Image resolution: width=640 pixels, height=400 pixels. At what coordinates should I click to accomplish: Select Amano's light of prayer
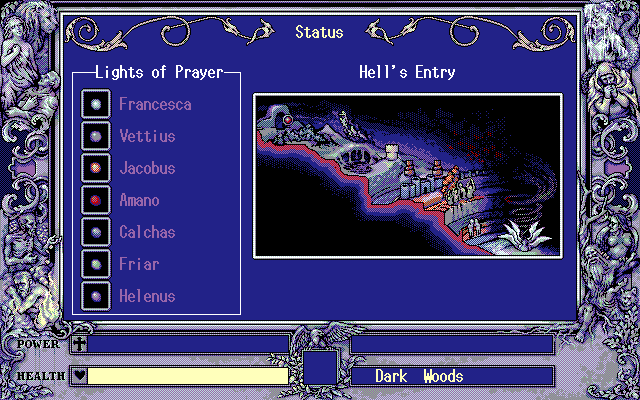click(x=139, y=200)
